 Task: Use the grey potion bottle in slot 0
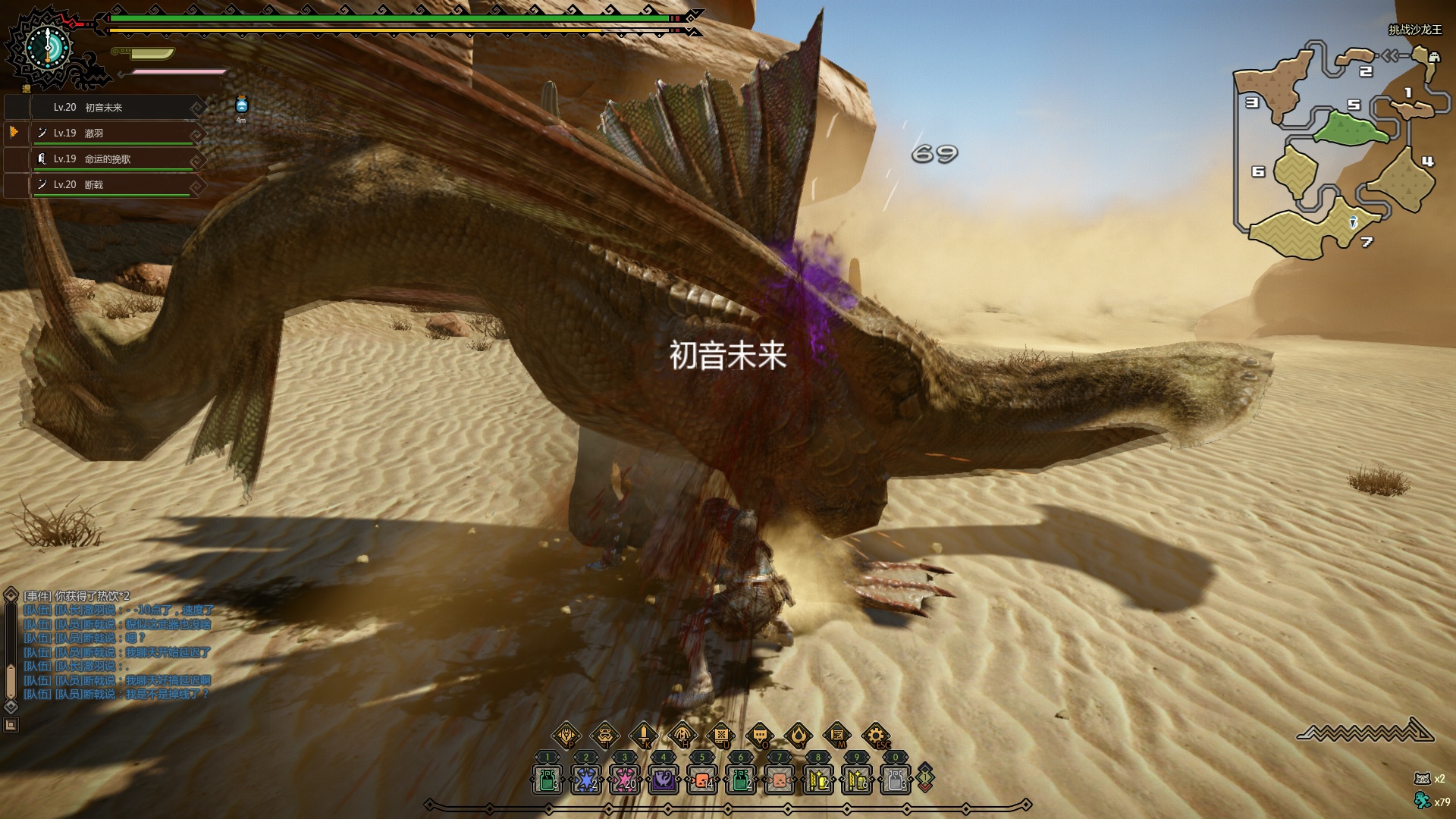[895, 780]
